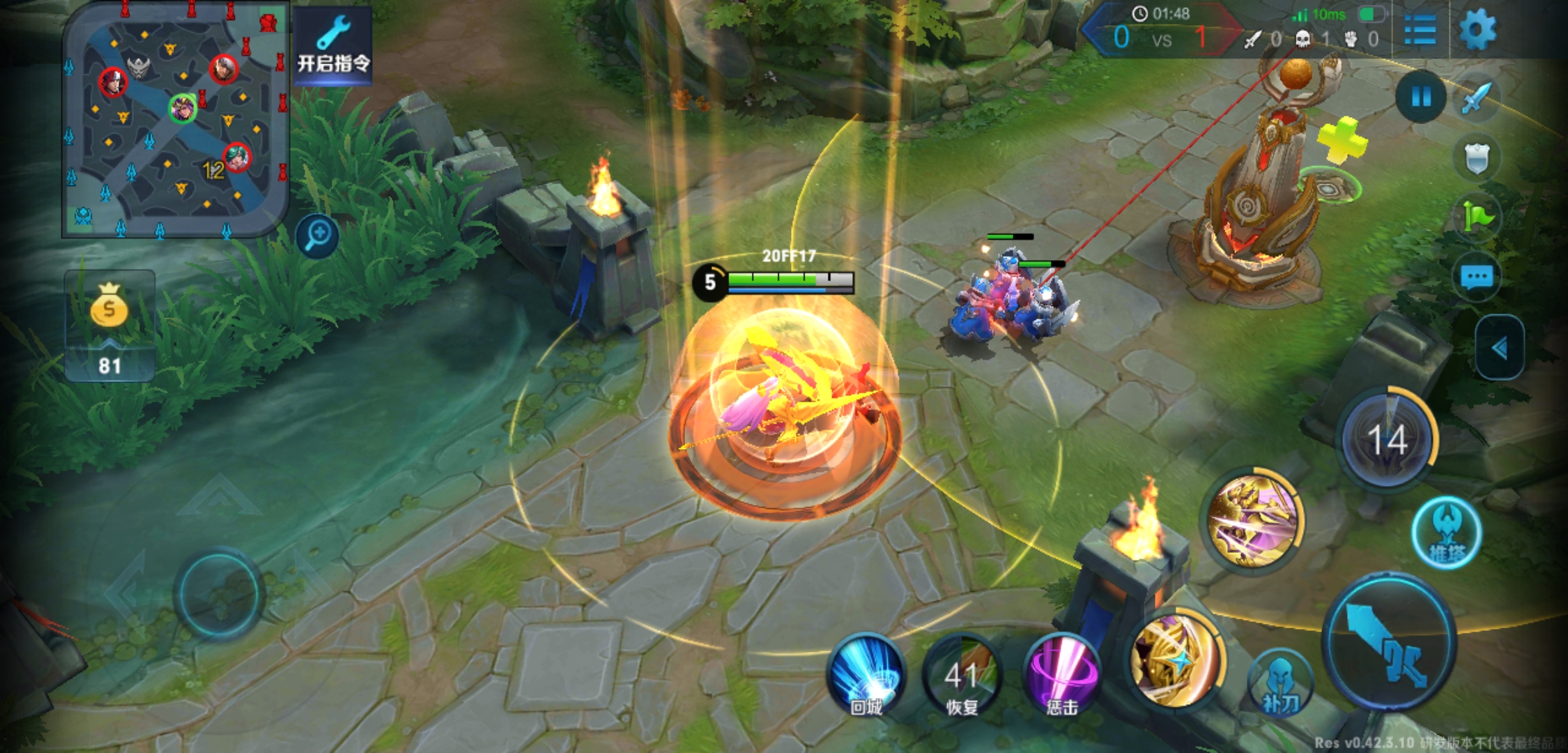
Task: Open the gold shop showing 81
Action: point(109,326)
